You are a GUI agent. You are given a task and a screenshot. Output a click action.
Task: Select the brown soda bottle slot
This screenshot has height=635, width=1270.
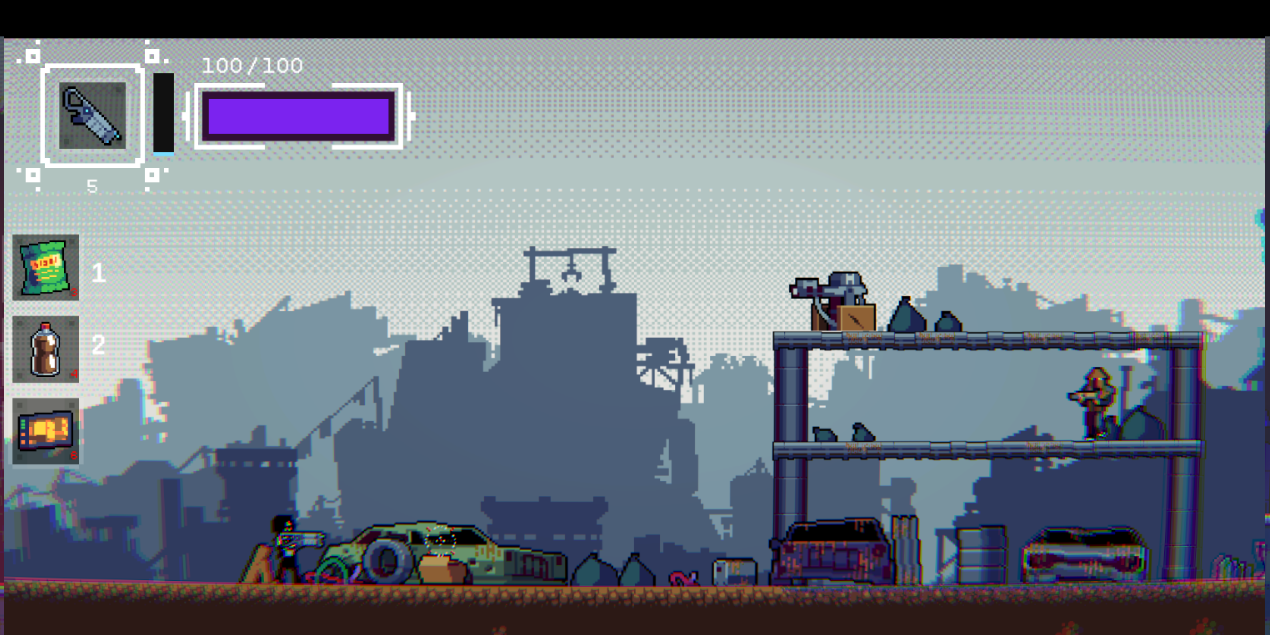point(46,350)
